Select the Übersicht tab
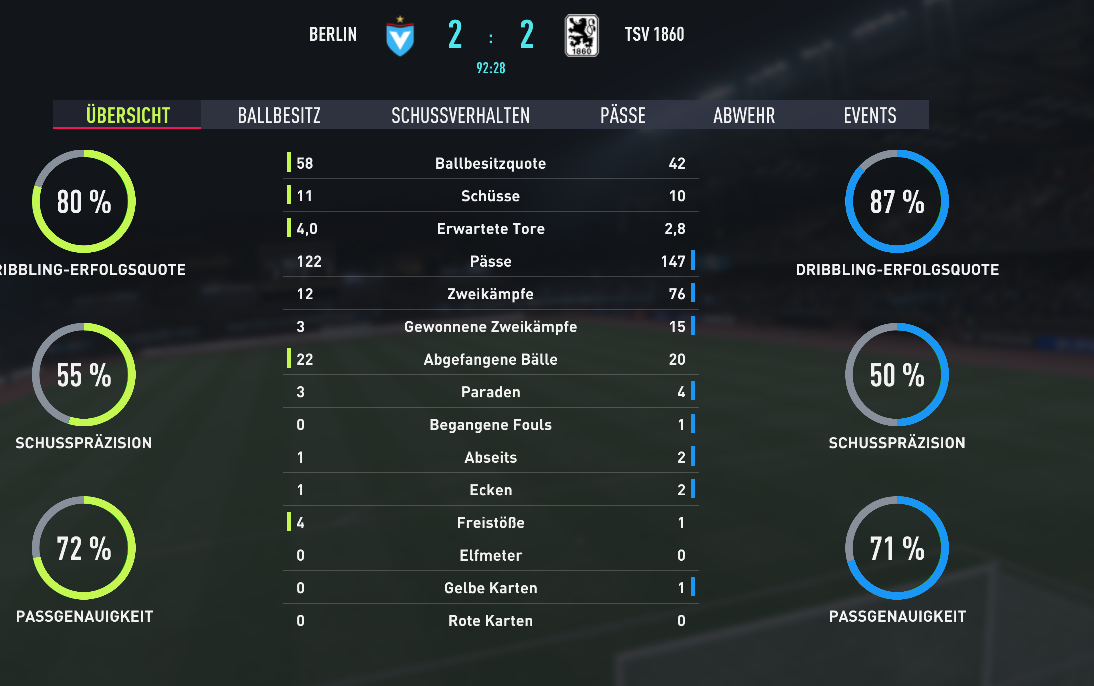The height and width of the screenshot is (686, 1094). point(127,115)
